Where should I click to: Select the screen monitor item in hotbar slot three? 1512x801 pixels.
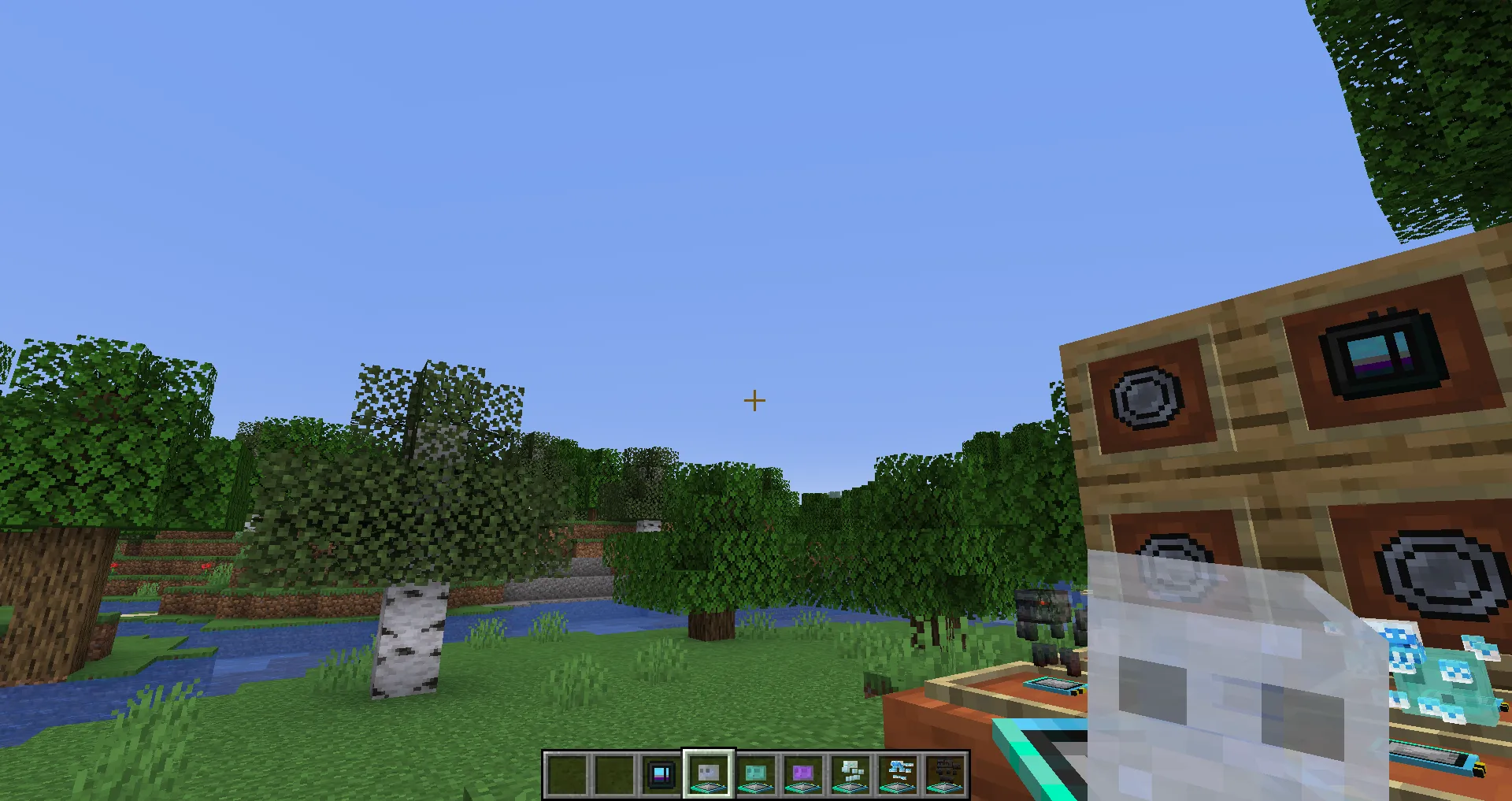661,776
